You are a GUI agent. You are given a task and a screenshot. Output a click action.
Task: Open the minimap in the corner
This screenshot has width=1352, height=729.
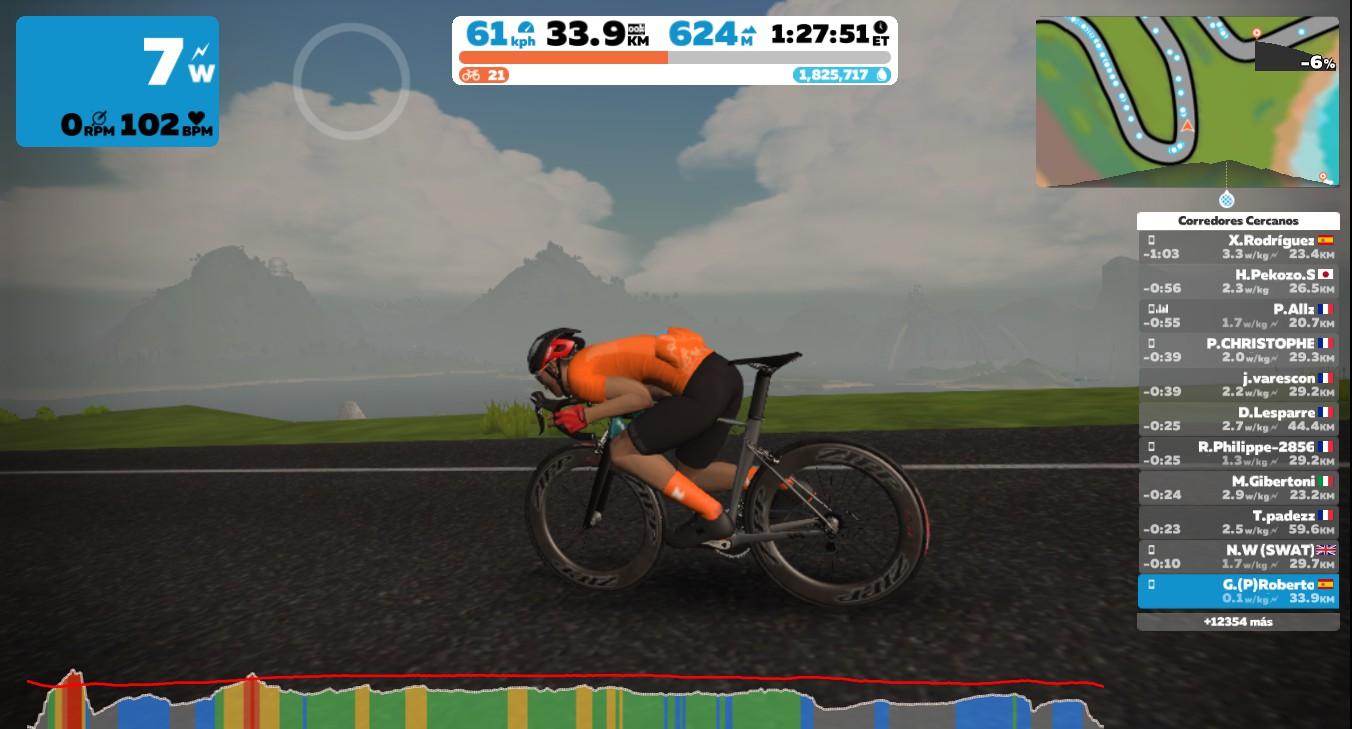tap(1186, 100)
